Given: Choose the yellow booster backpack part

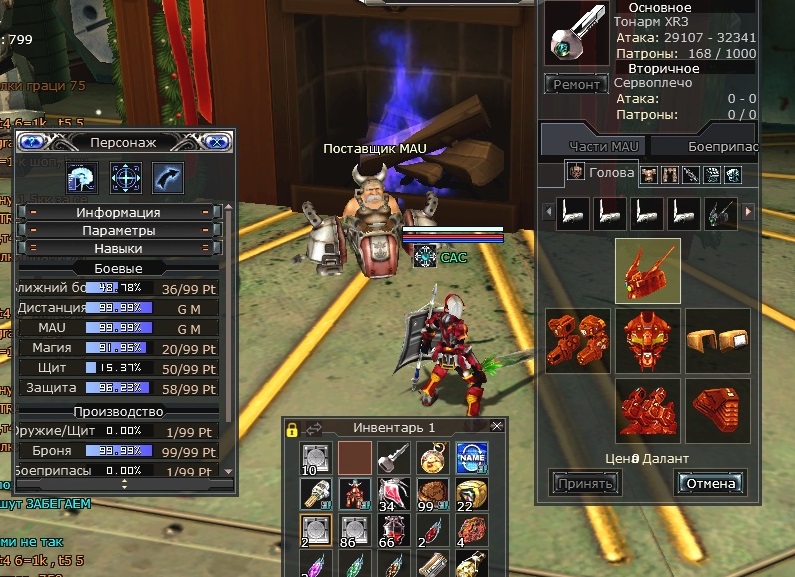Looking at the screenshot, I should click(x=717, y=340).
